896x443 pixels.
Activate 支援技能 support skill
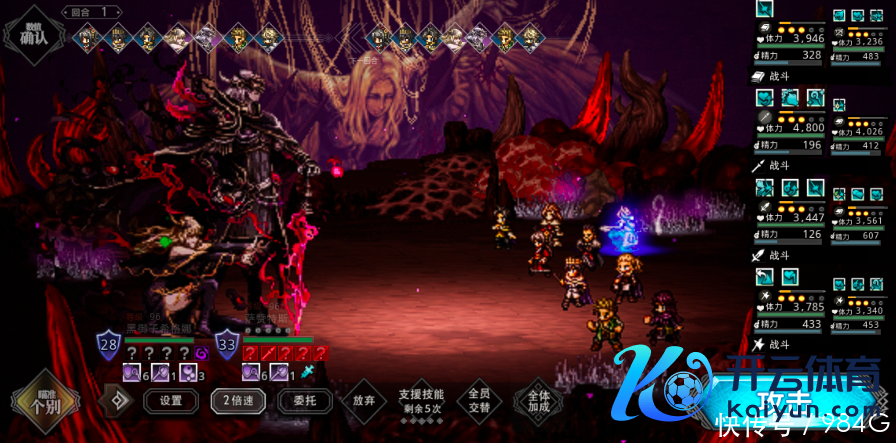click(x=420, y=401)
